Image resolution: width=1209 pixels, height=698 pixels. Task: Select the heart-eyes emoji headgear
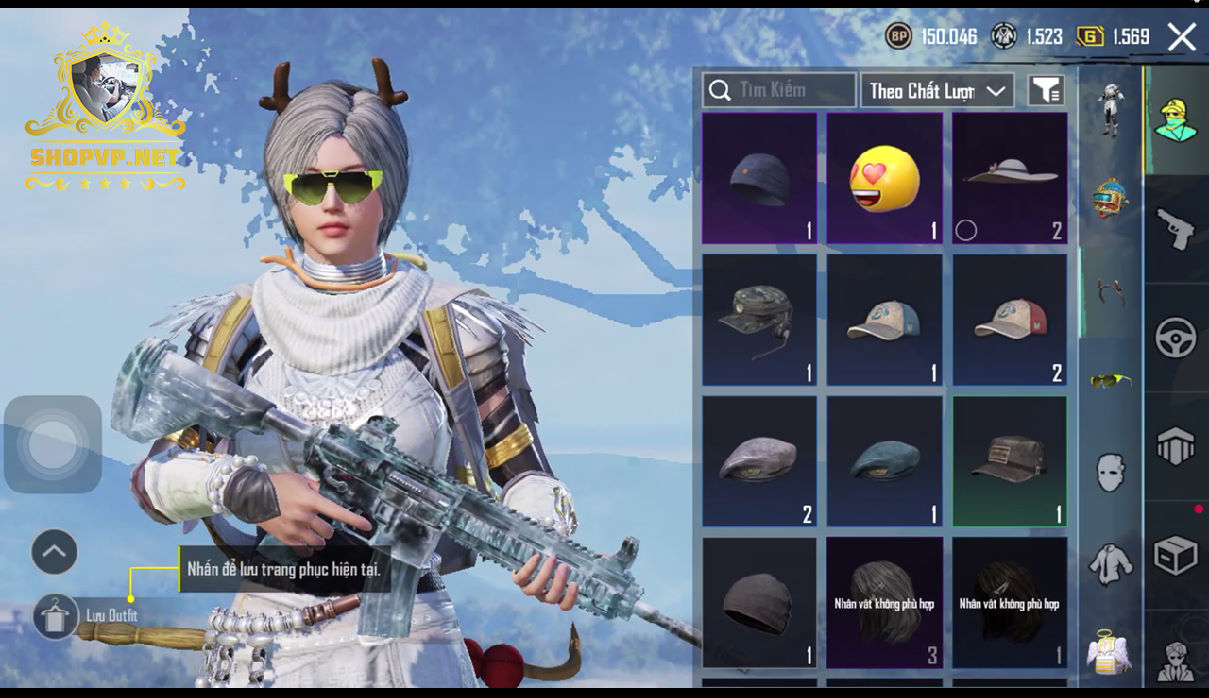tap(884, 178)
